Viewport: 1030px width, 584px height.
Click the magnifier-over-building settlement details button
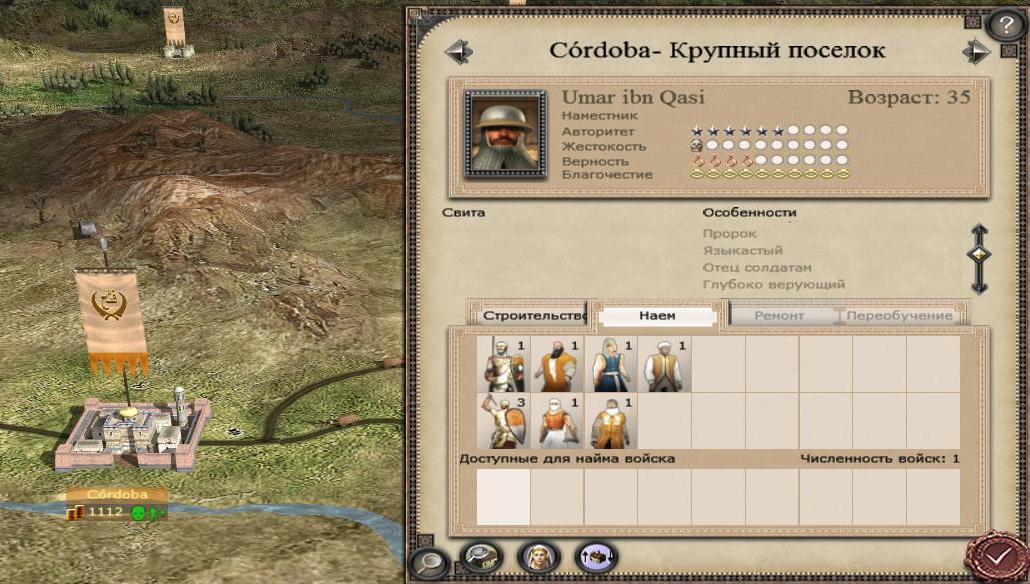point(479,555)
